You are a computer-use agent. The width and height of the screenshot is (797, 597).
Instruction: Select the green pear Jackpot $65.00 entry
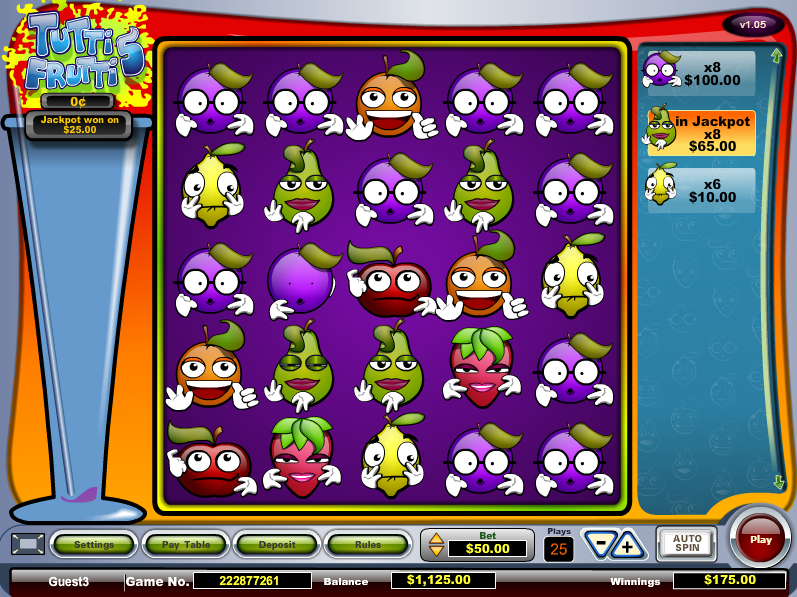[699, 133]
